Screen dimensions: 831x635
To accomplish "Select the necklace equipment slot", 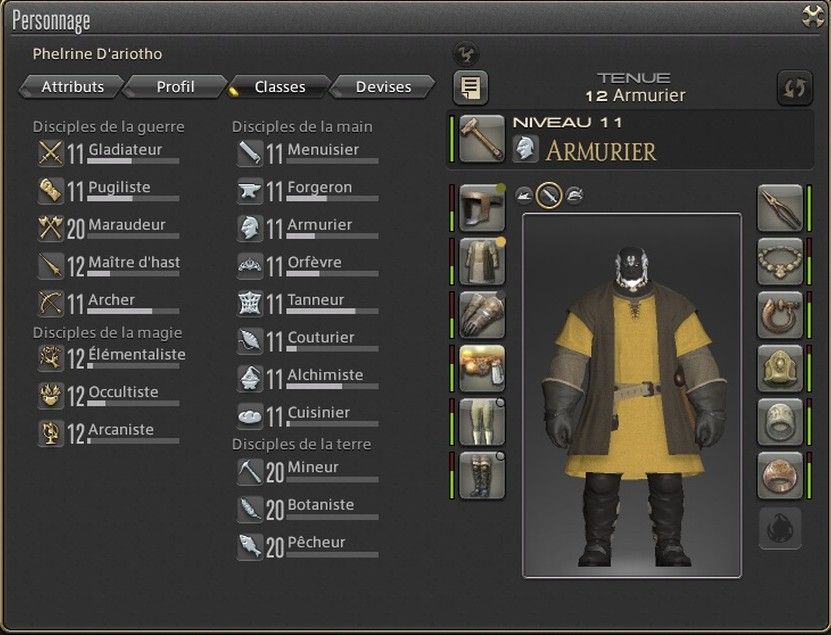I will pos(780,261).
